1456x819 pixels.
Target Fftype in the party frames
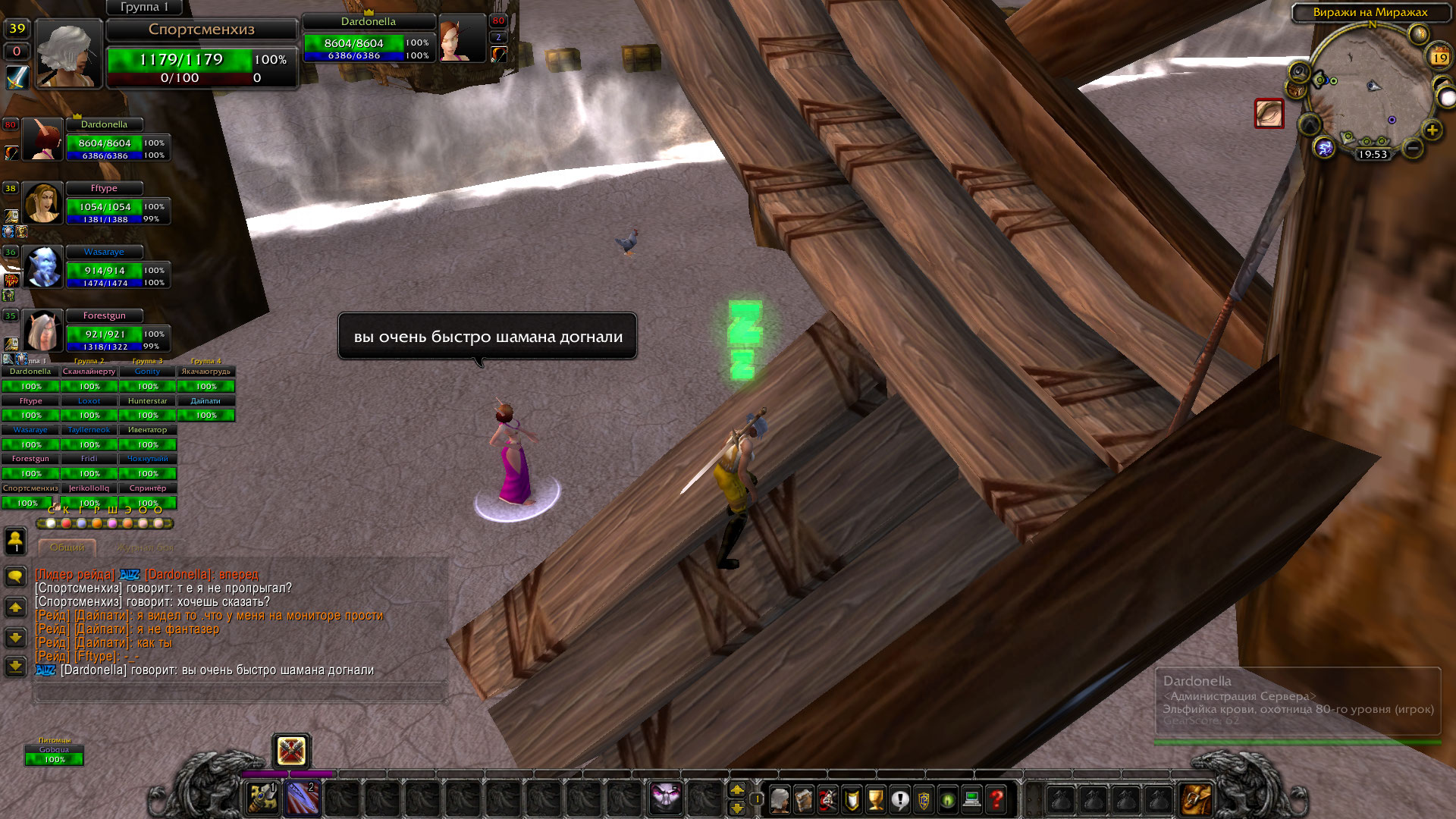pos(104,188)
